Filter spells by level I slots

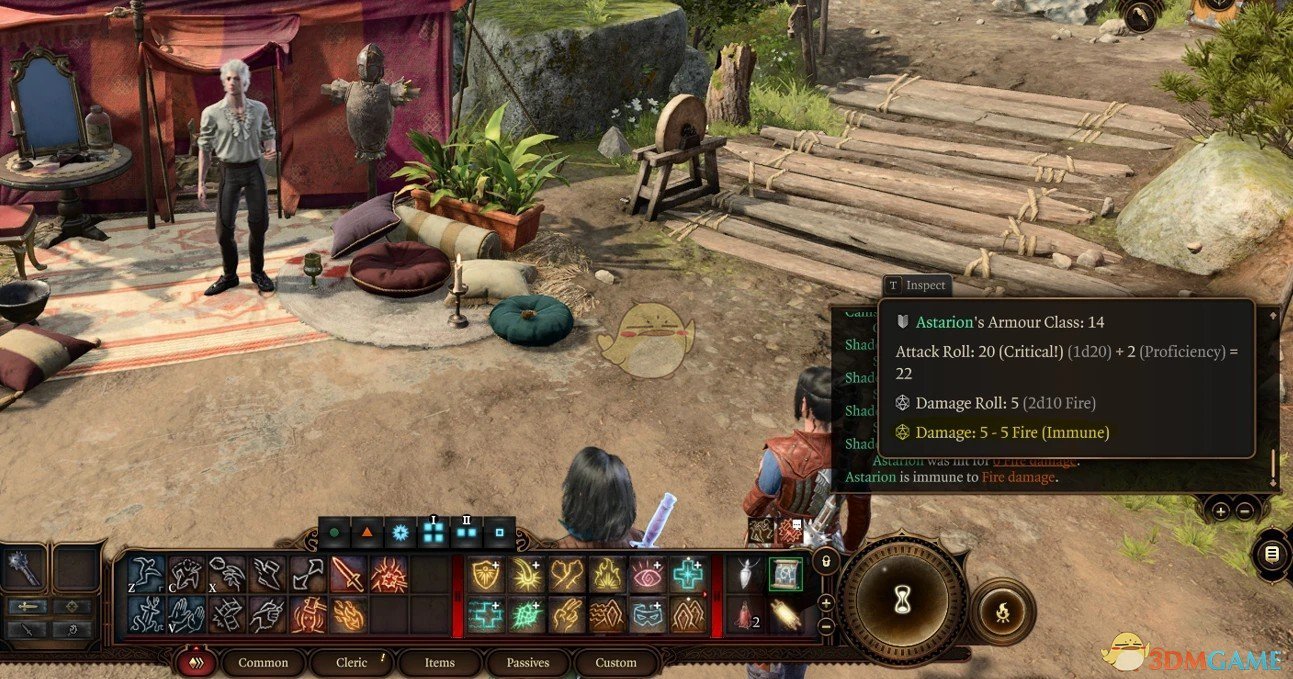[x=433, y=533]
